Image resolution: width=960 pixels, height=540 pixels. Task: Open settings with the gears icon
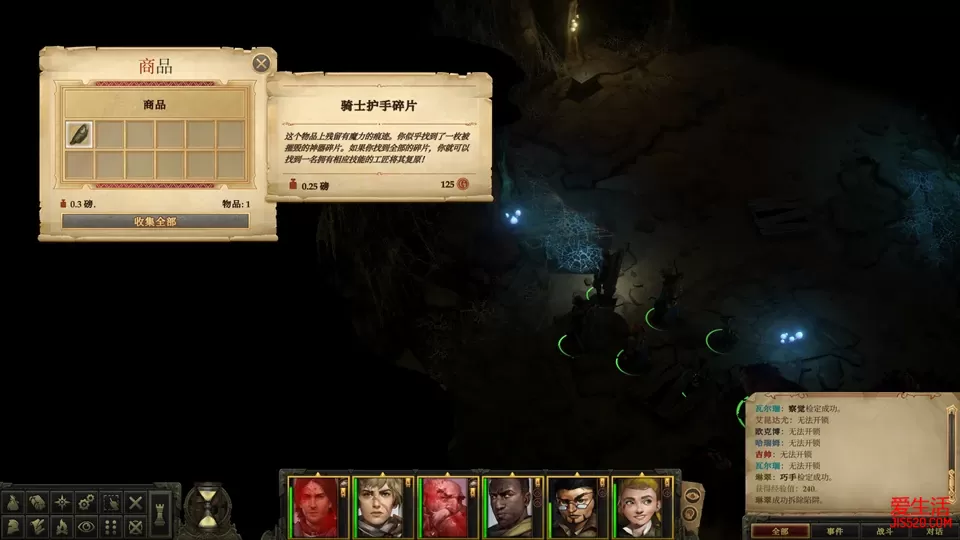point(87,502)
